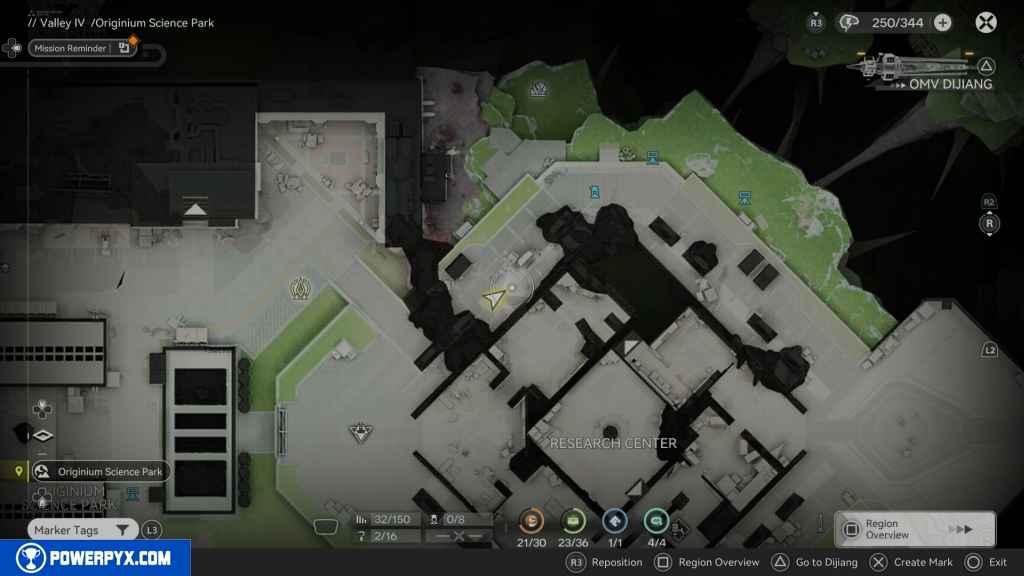Select the teal collectible counter showing 4/4
The height and width of the screenshot is (576, 1024).
[656, 520]
